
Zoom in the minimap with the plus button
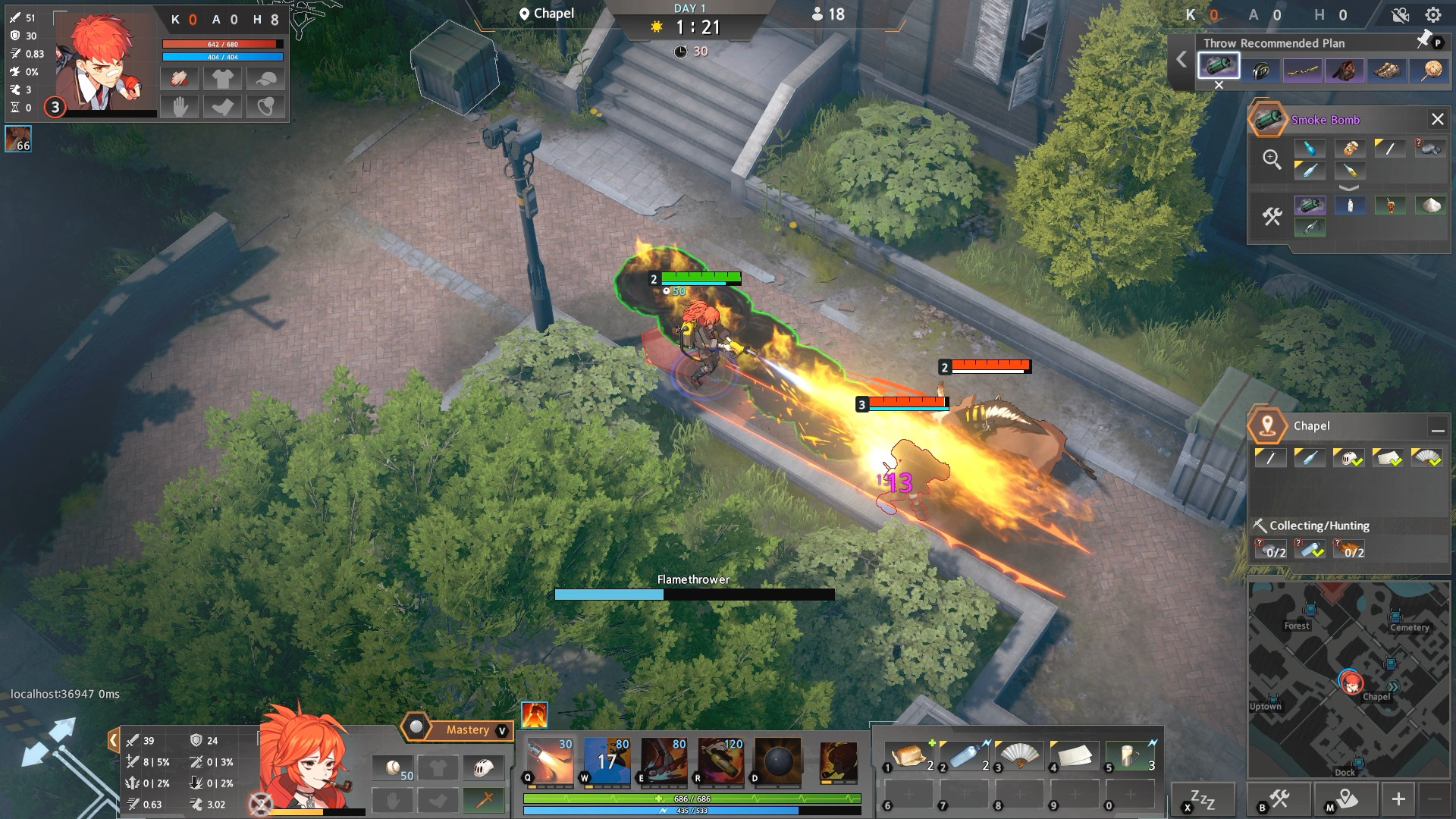click(x=1398, y=799)
